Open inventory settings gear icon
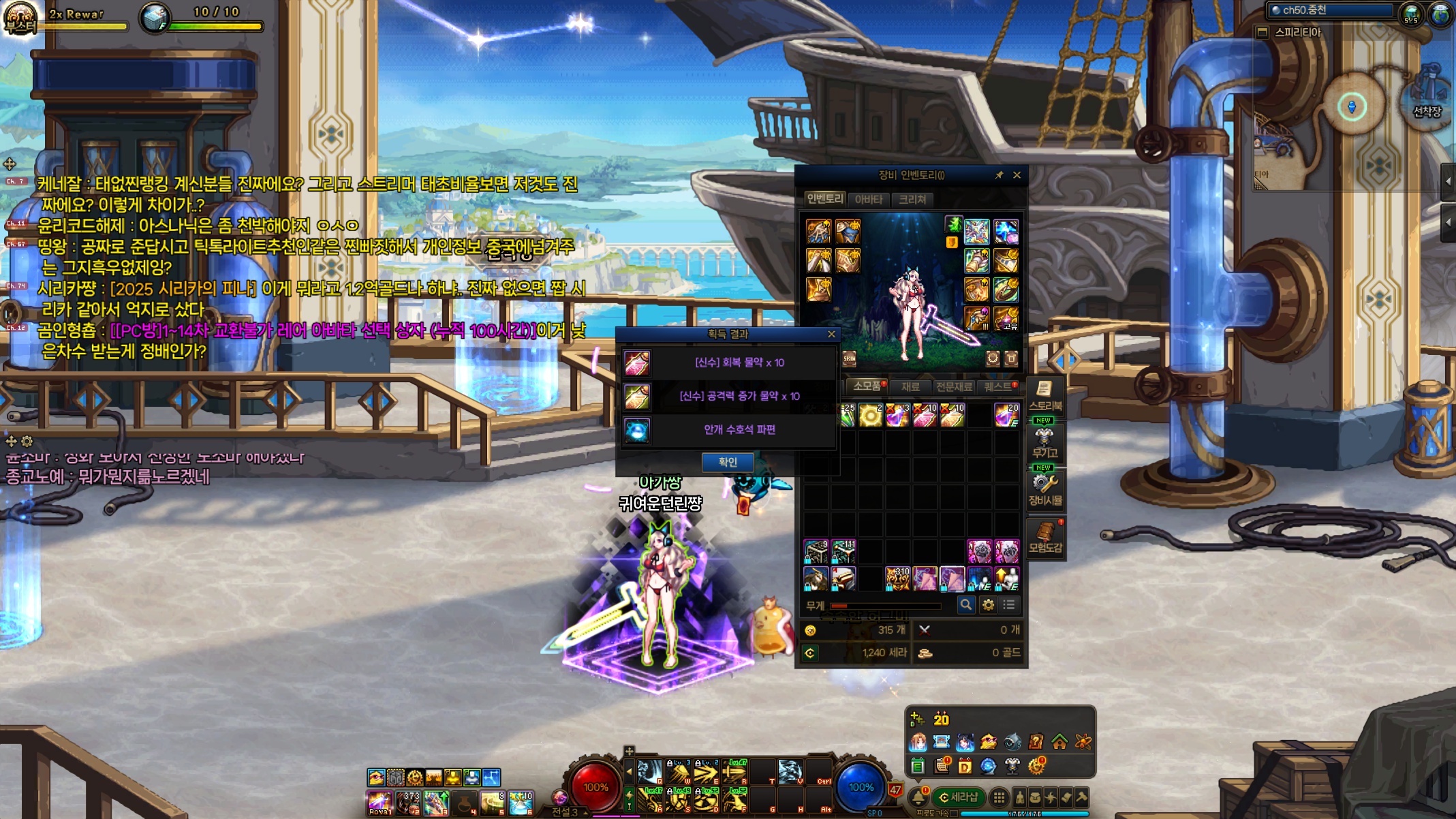 [x=988, y=604]
